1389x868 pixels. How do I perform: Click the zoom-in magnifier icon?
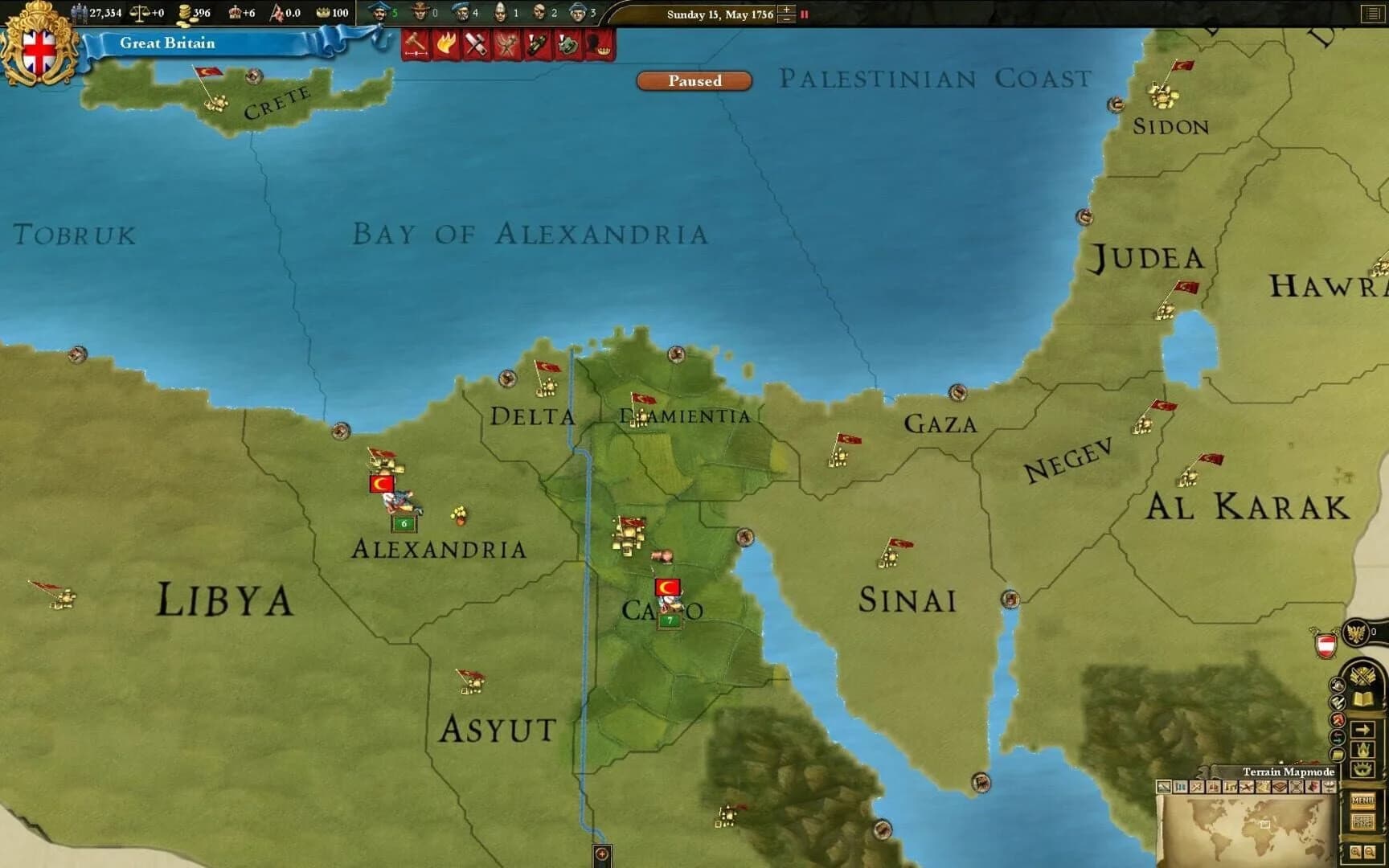1354,851
